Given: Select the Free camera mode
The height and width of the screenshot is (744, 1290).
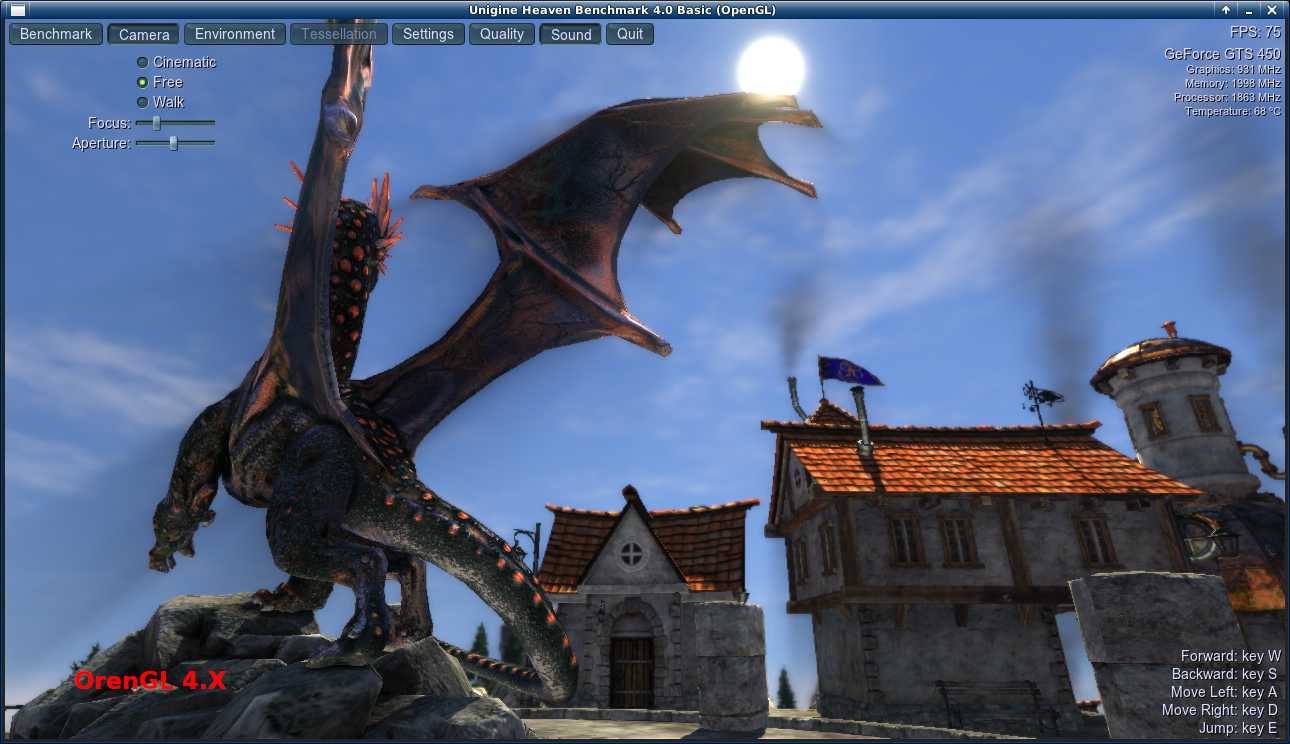Looking at the screenshot, I should tap(142, 82).
